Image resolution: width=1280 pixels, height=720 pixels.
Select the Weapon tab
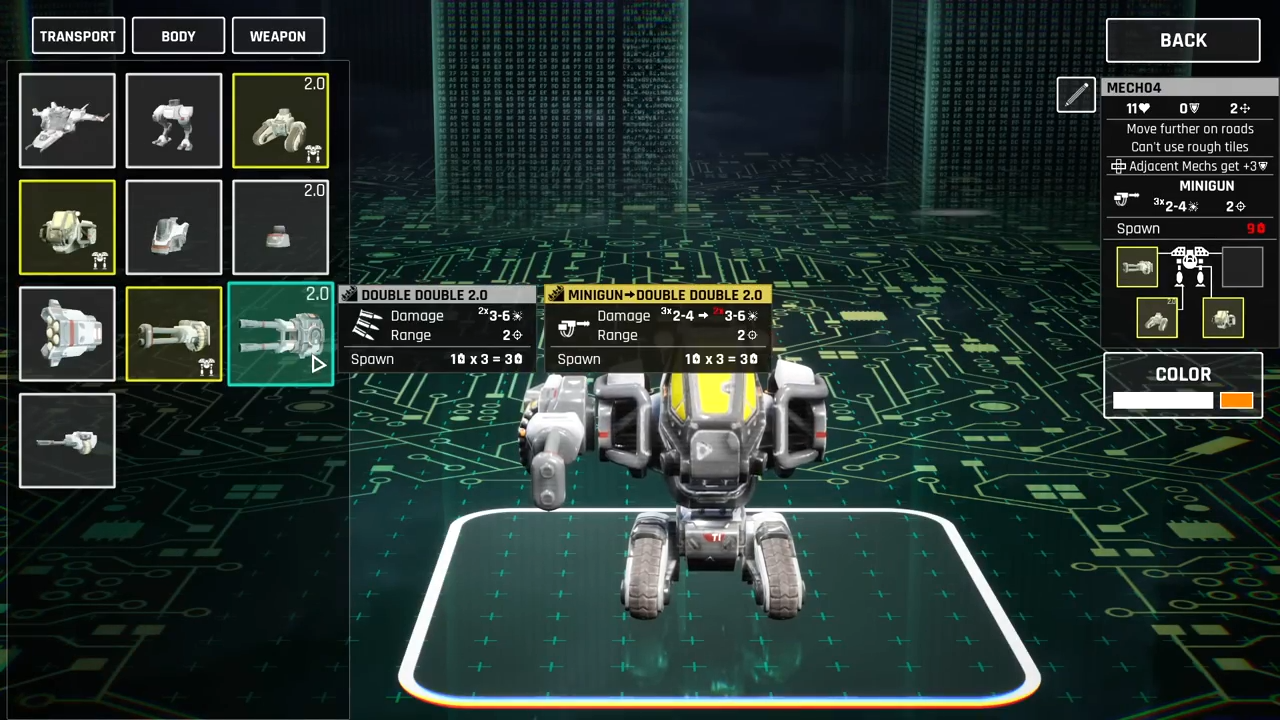point(278,36)
